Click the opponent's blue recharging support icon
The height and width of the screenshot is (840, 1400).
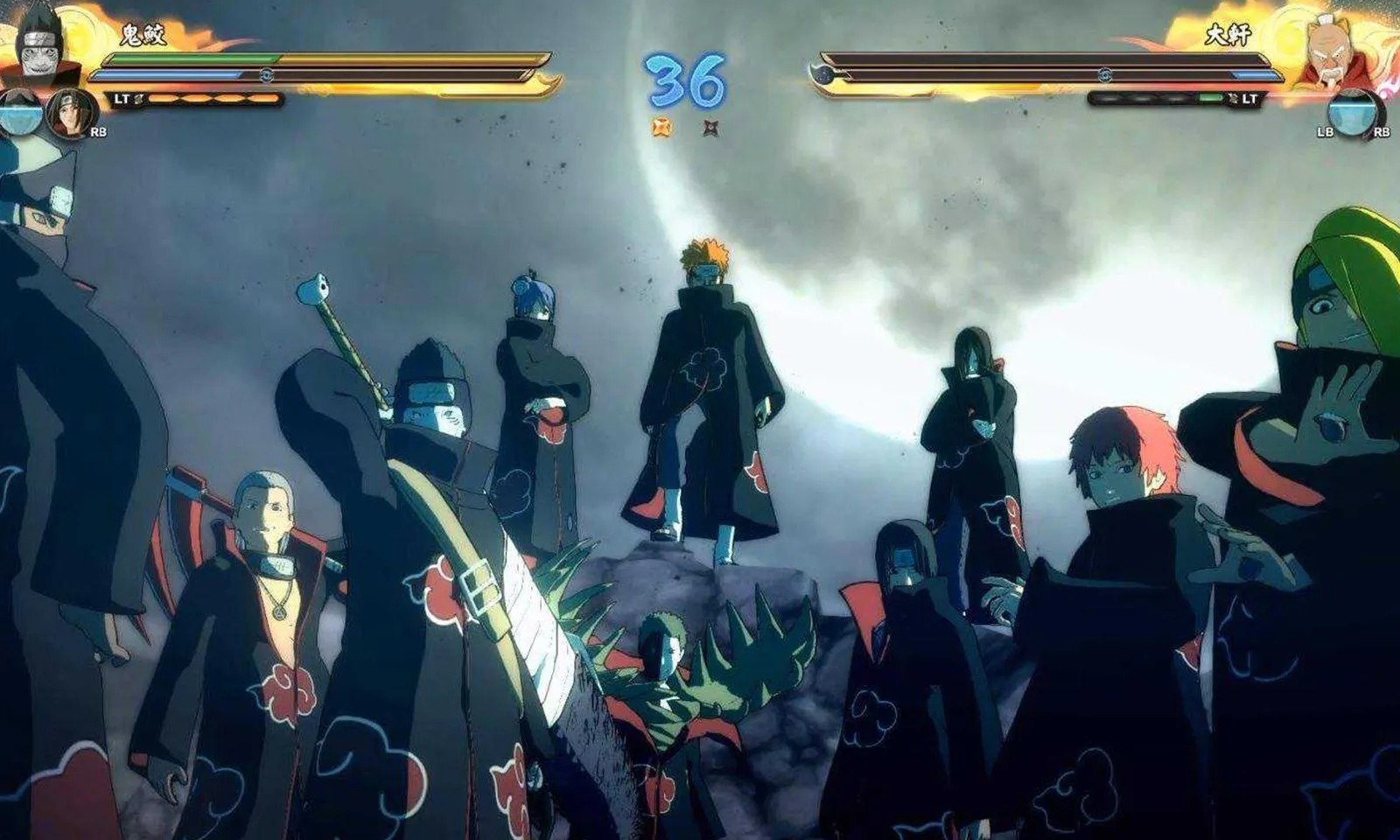tap(1352, 115)
